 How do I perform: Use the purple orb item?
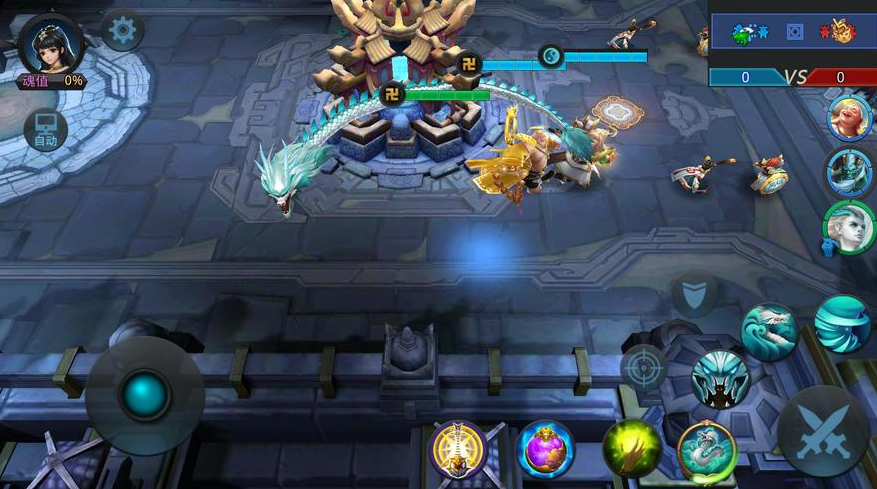[x=546, y=449]
